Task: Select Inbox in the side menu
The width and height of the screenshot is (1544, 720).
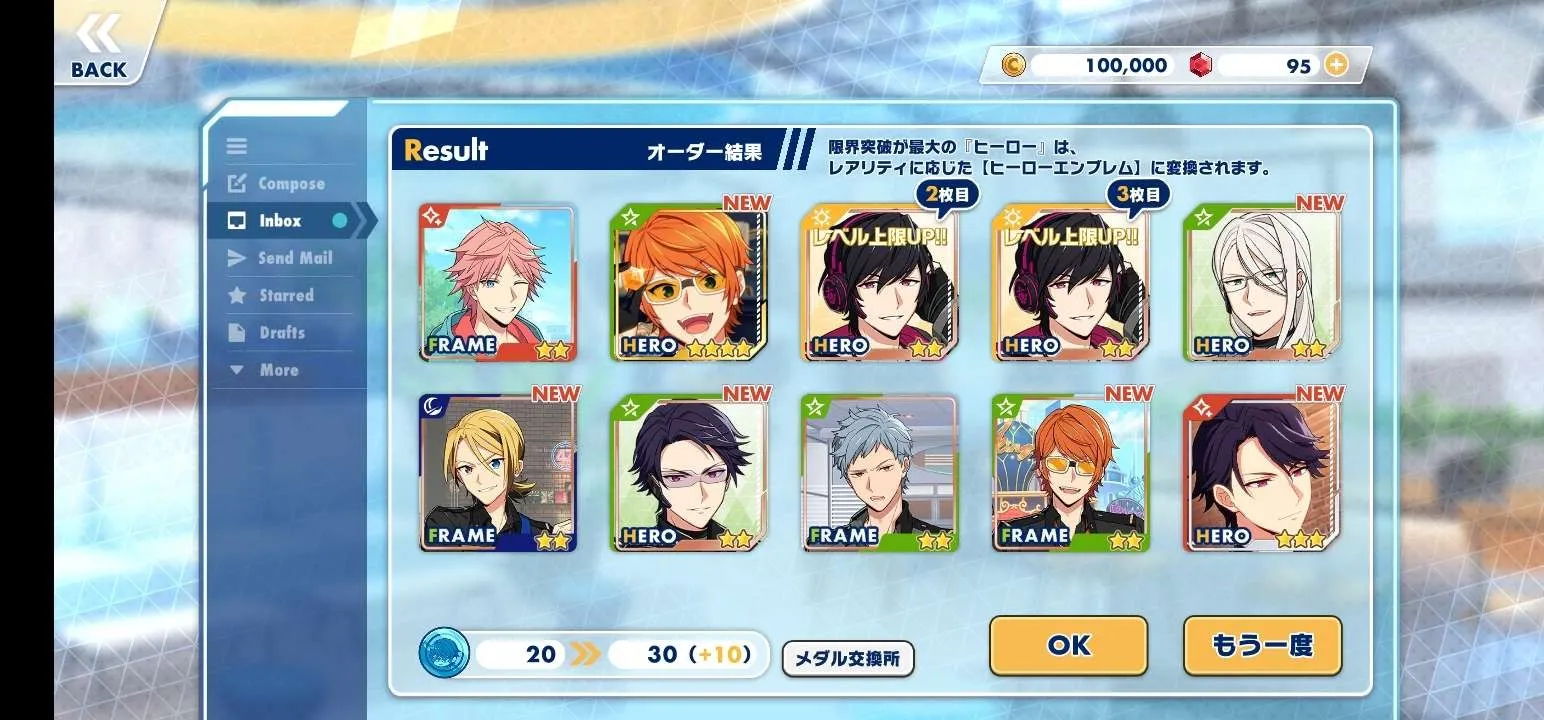Action: point(280,221)
